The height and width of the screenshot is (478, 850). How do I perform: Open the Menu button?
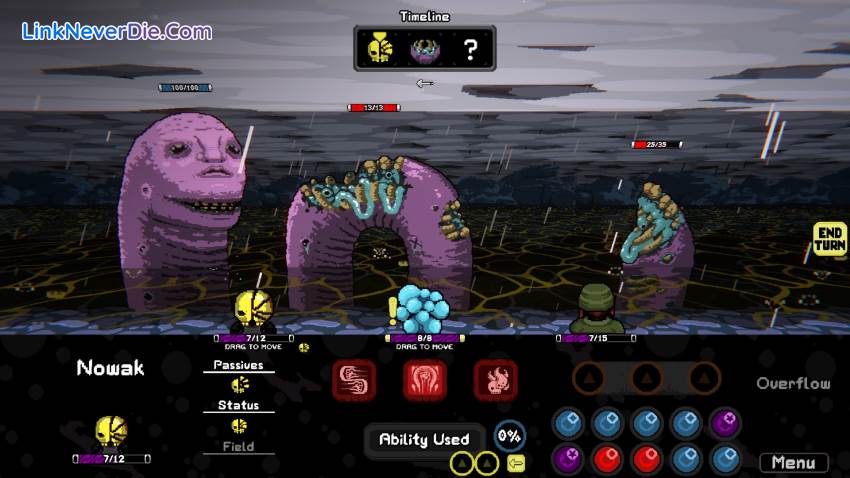point(793,463)
